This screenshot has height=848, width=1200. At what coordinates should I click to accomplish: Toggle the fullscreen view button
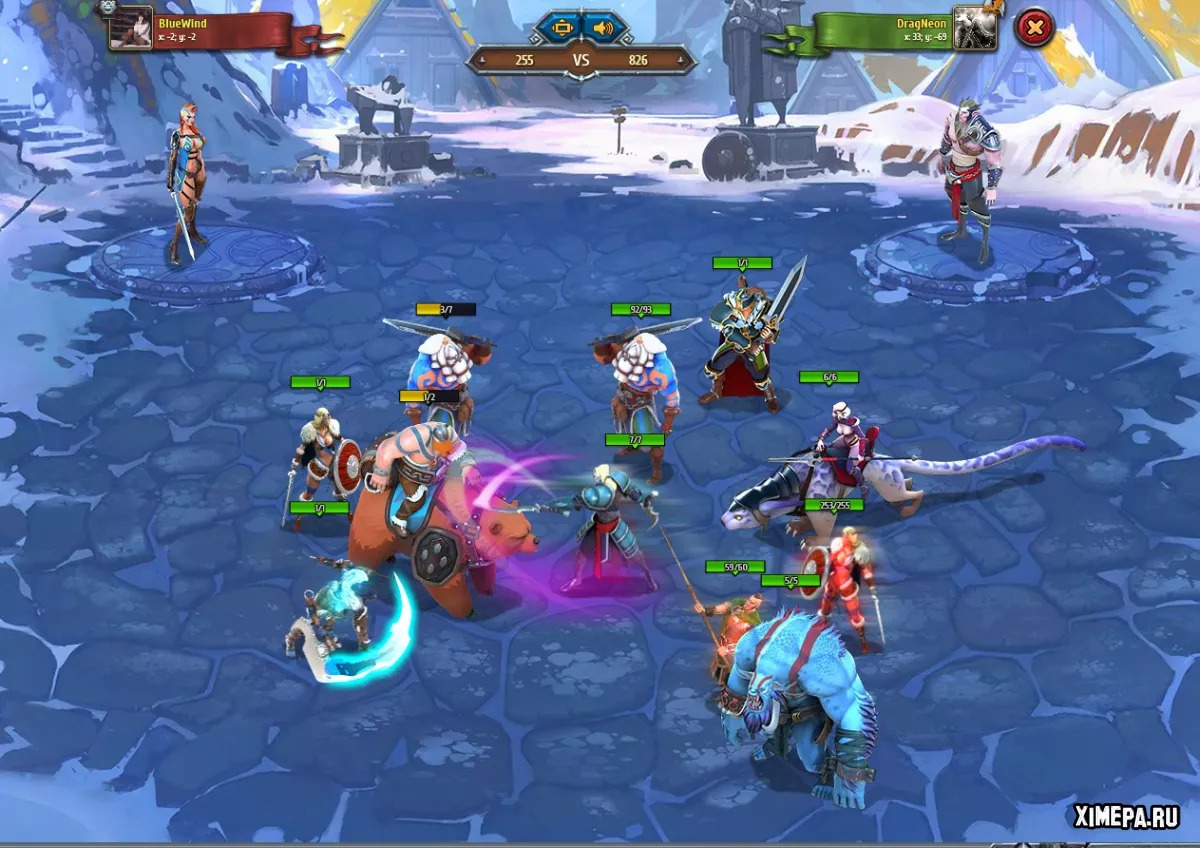[x=560, y=27]
